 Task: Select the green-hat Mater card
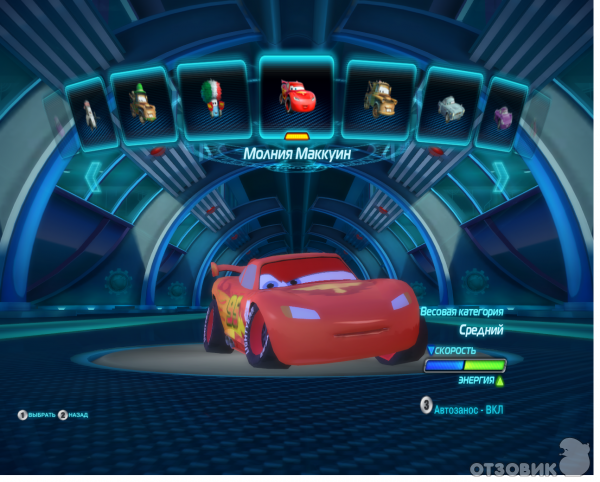click(x=139, y=103)
